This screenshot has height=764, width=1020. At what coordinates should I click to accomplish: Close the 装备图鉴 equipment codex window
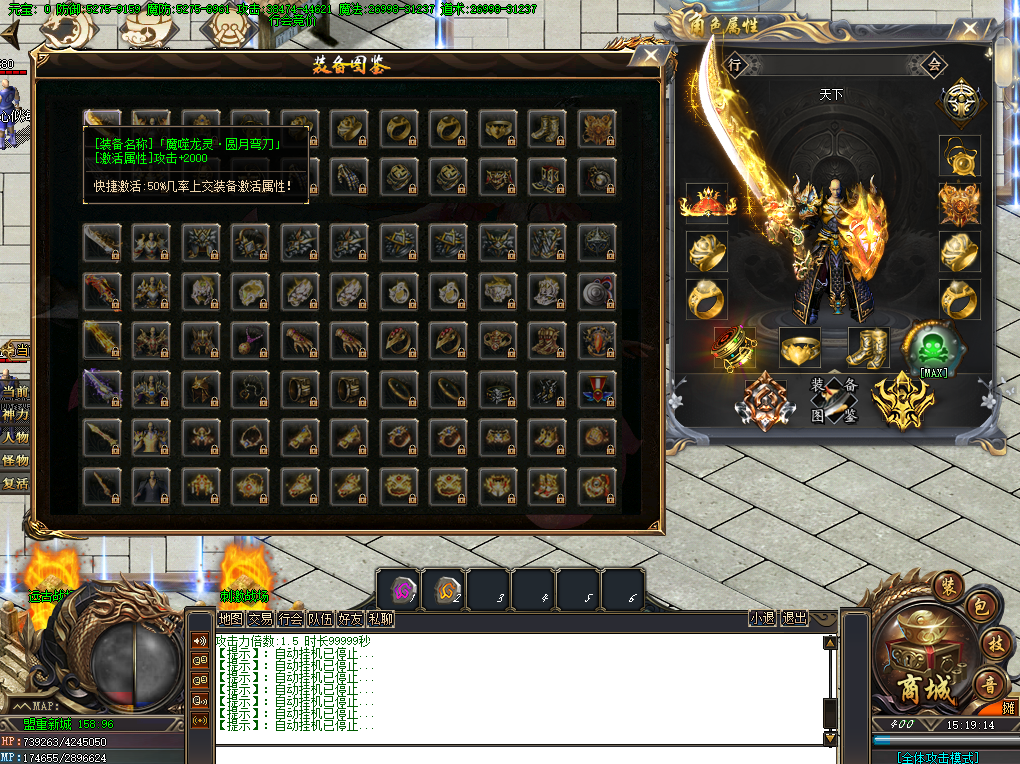(x=652, y=56)
